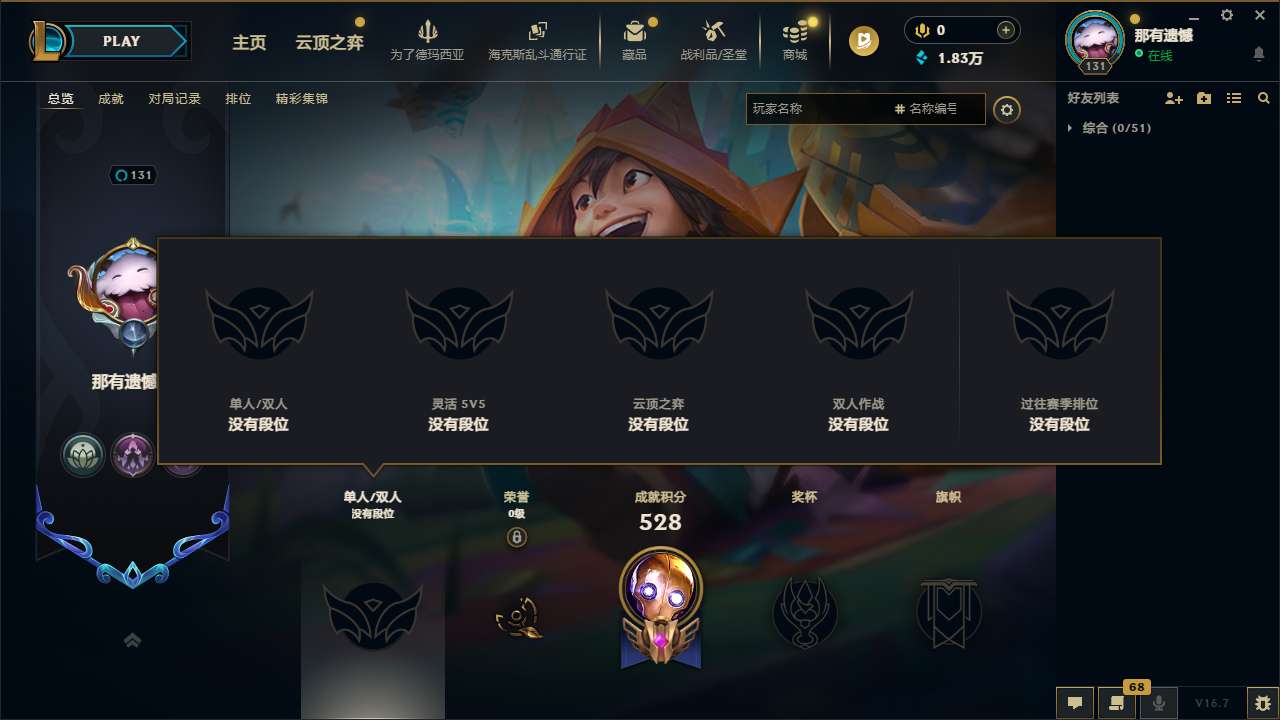Image resolution: width=1280 pixels, height=720 pixels.
Task: Report a bug via the bug icon
Action: [1263, 703]
